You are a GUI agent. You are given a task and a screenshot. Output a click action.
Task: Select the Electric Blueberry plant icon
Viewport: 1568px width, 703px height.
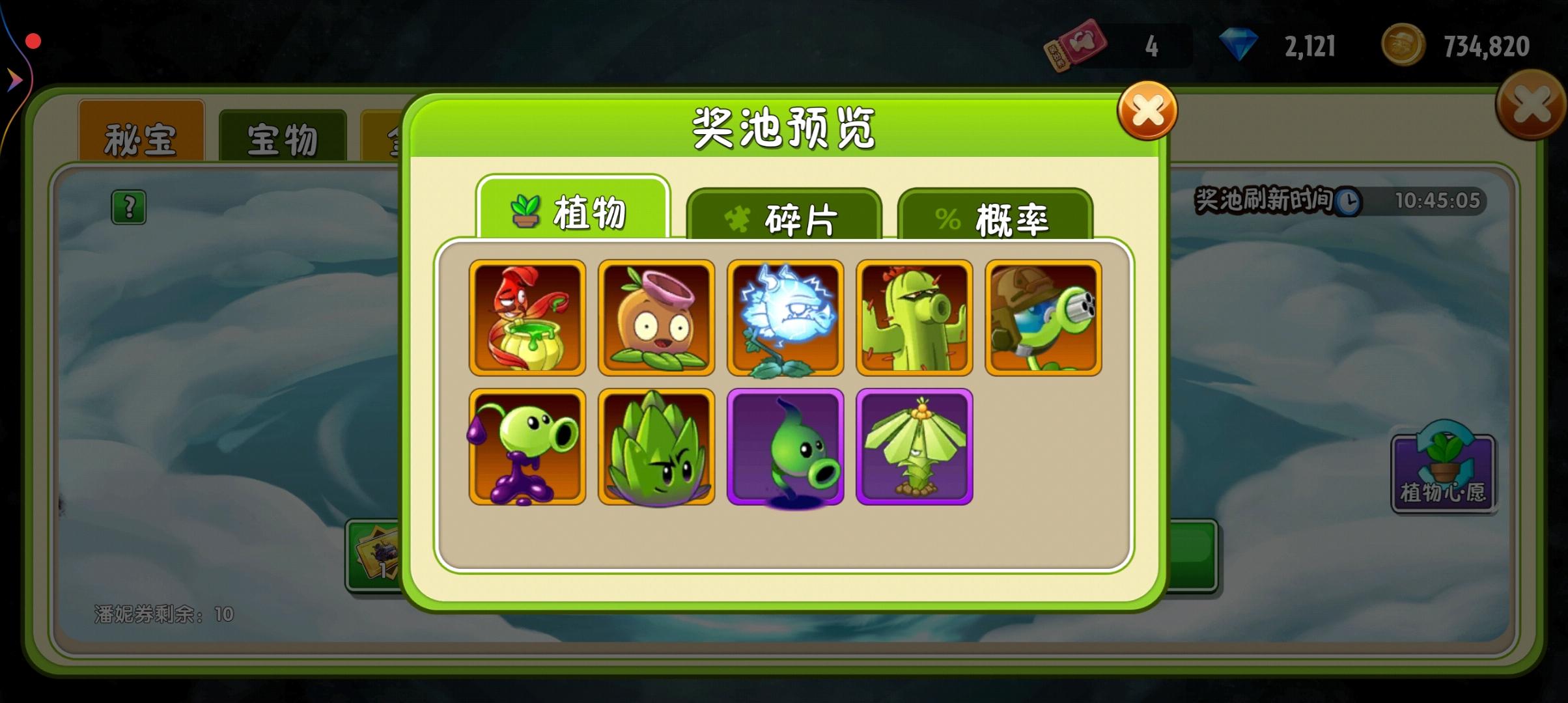(785, 317)
